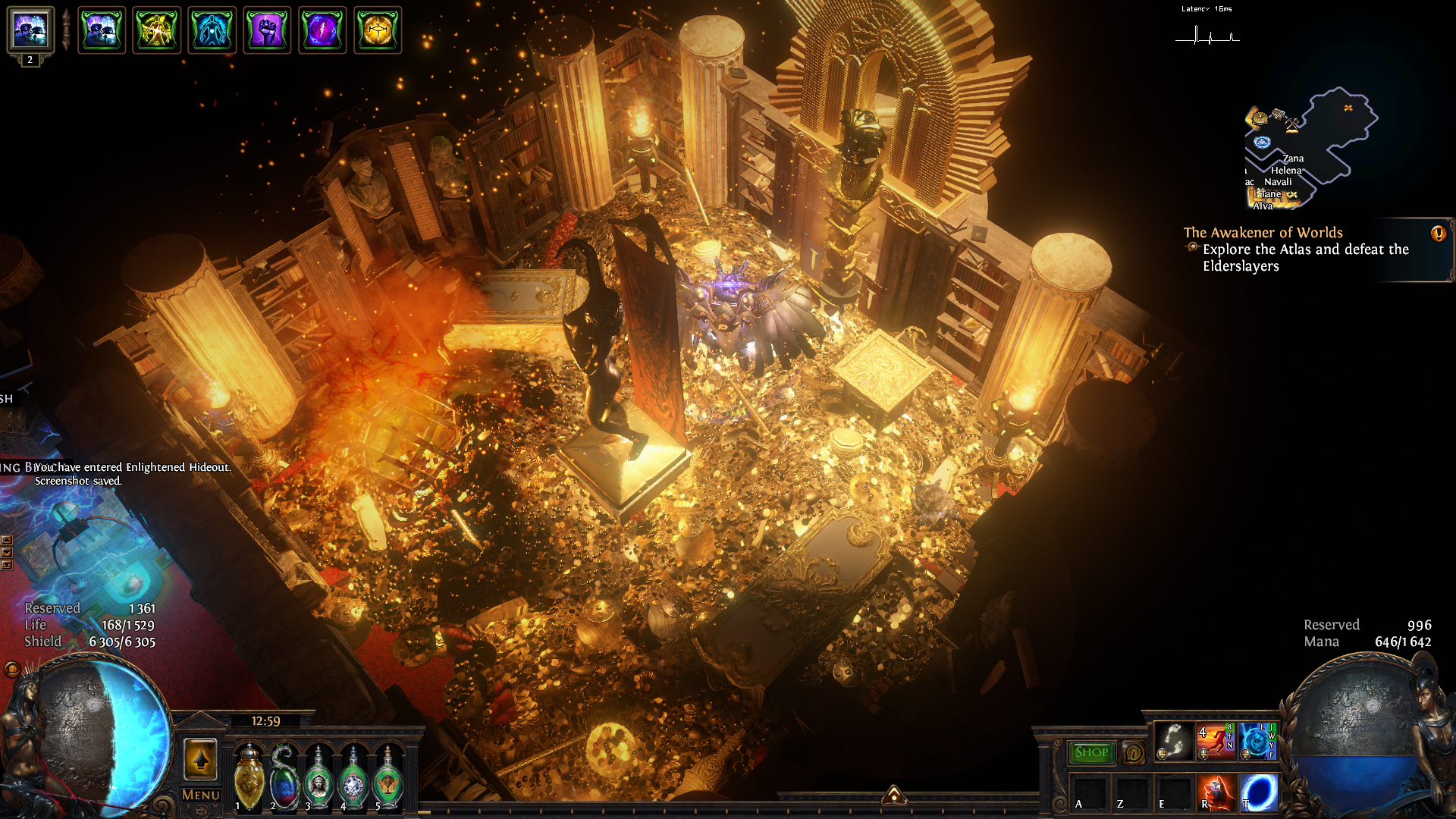Use the green flask with the diamond emblem
This screenshot has height=819, width=1456.
(x=353, y=777)
